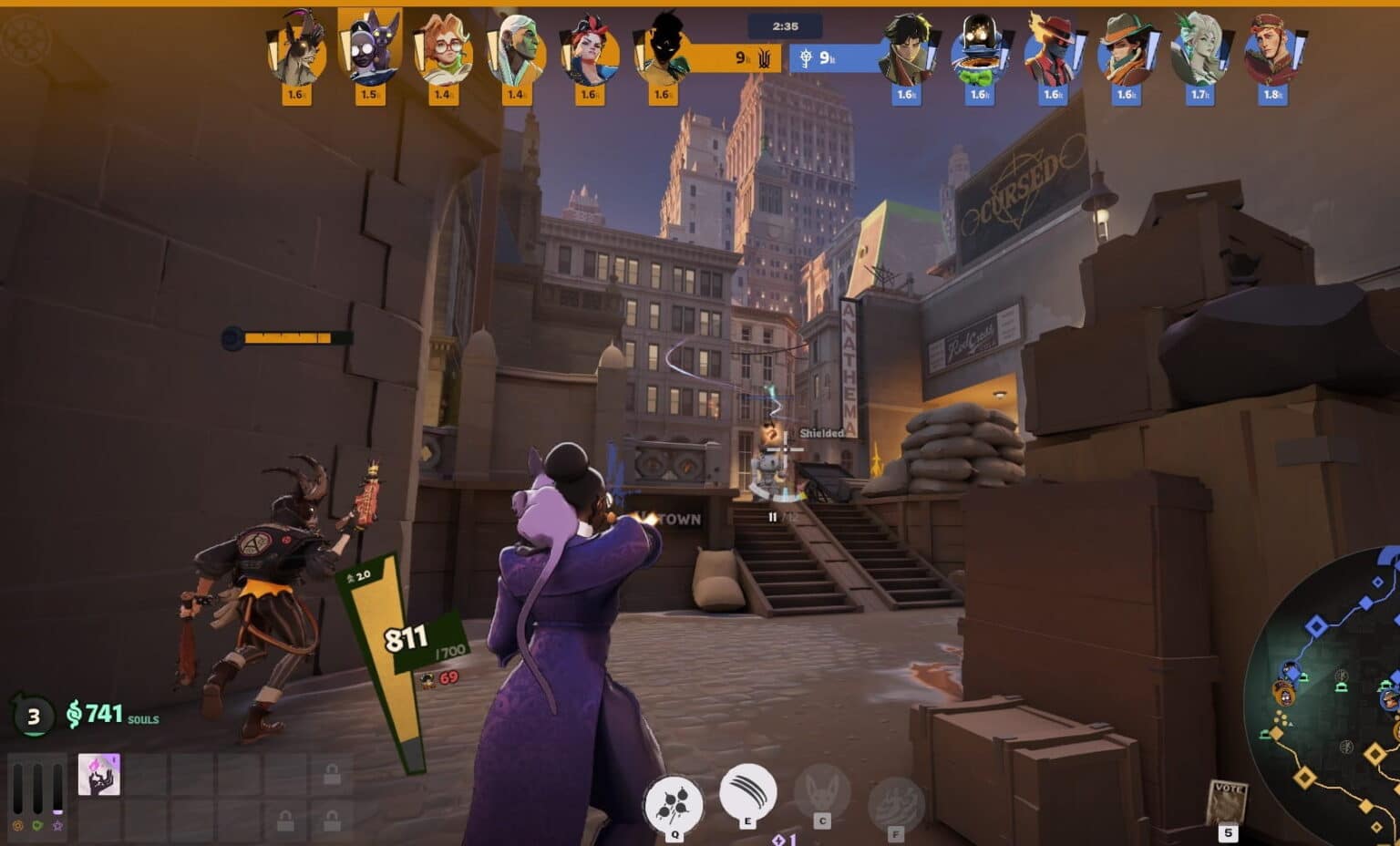Click the green charge counter bubble showing 3
Screen dimensions: 1400x846
pos(33,717)
